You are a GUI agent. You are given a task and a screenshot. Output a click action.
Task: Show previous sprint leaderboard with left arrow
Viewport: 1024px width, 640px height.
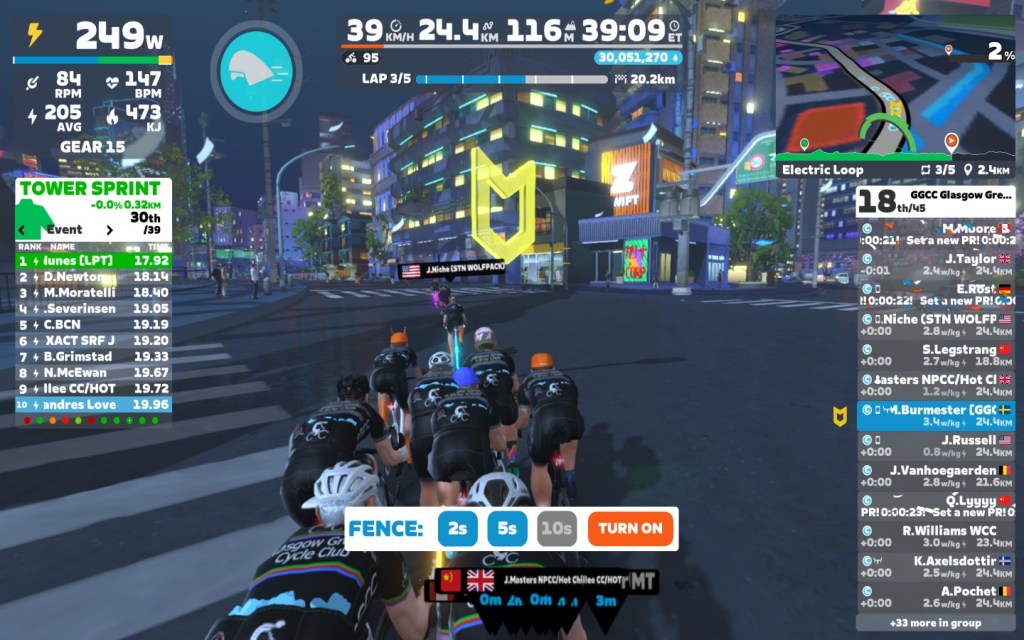click(22, 230)
